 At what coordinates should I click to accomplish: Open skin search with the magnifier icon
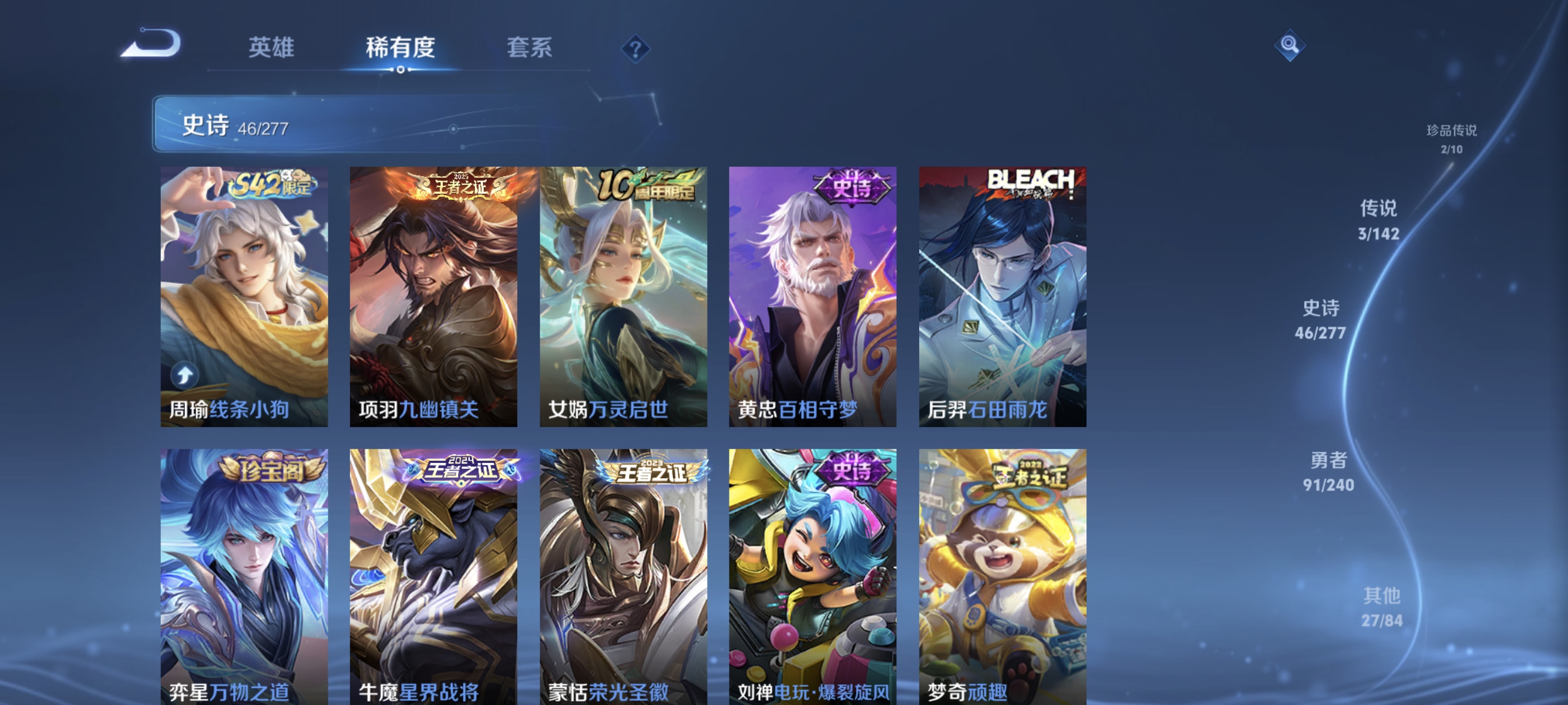1290,45
